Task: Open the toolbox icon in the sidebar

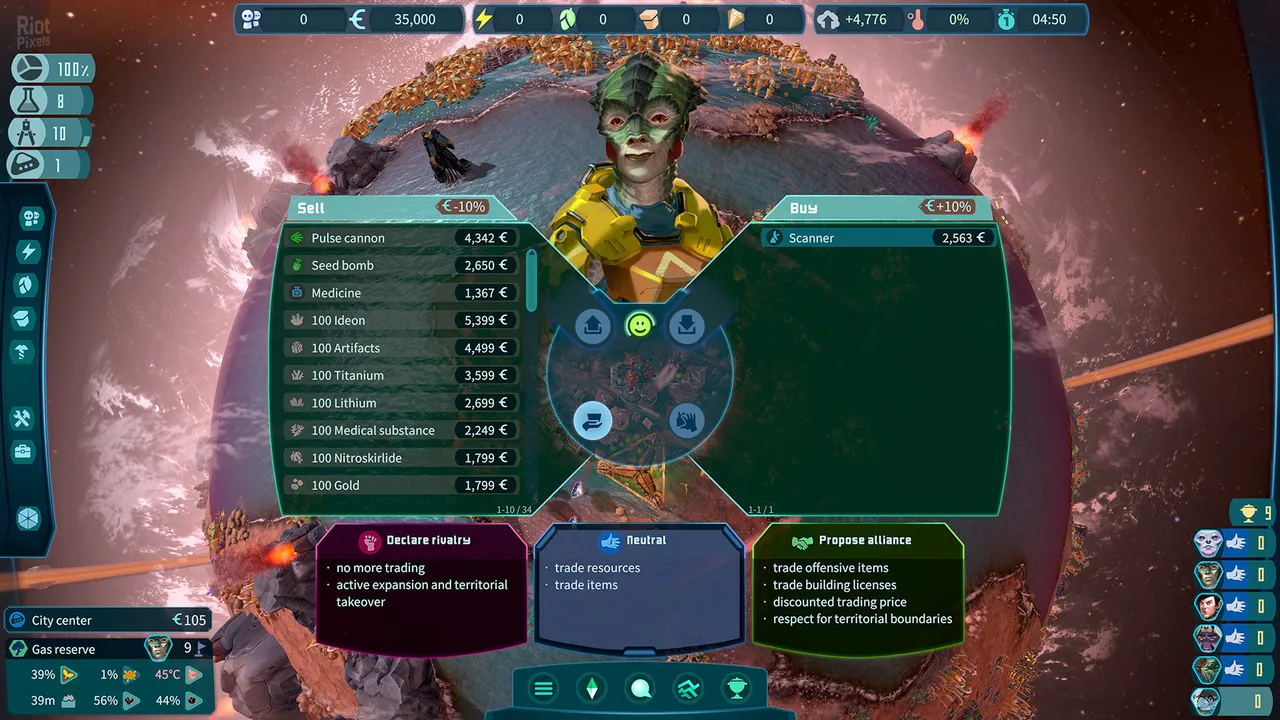Action: tap(25, 452)
